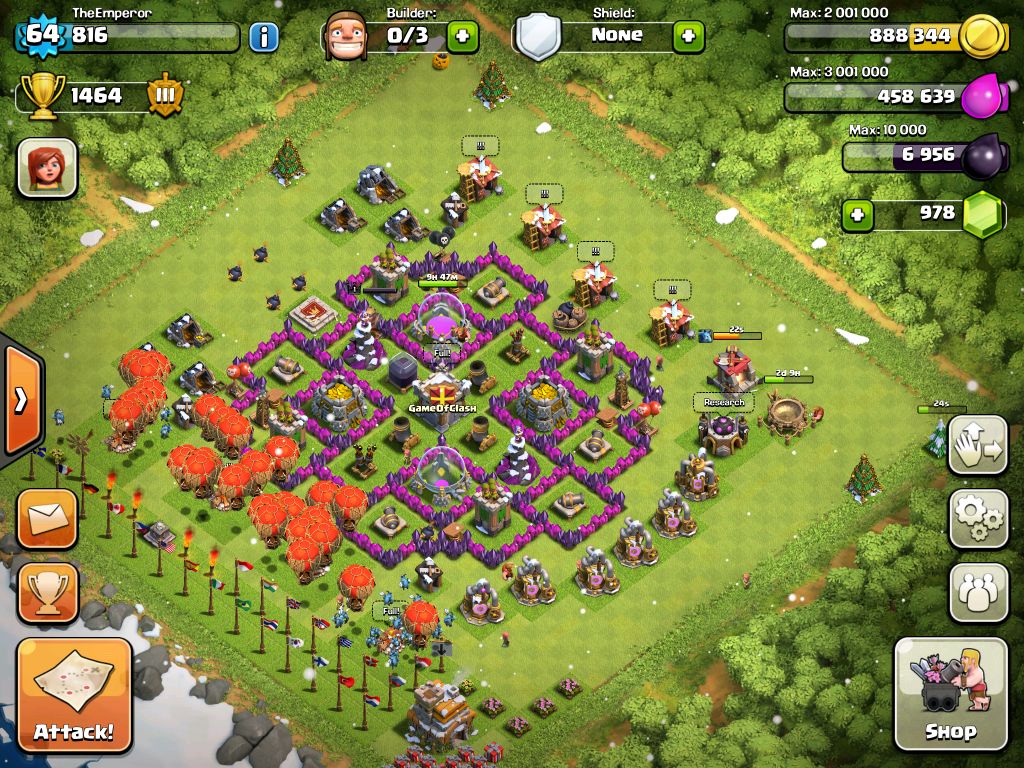Screen dimensions: 1024x768
Task: Tap the blue info button
Action: coord(263,37)
